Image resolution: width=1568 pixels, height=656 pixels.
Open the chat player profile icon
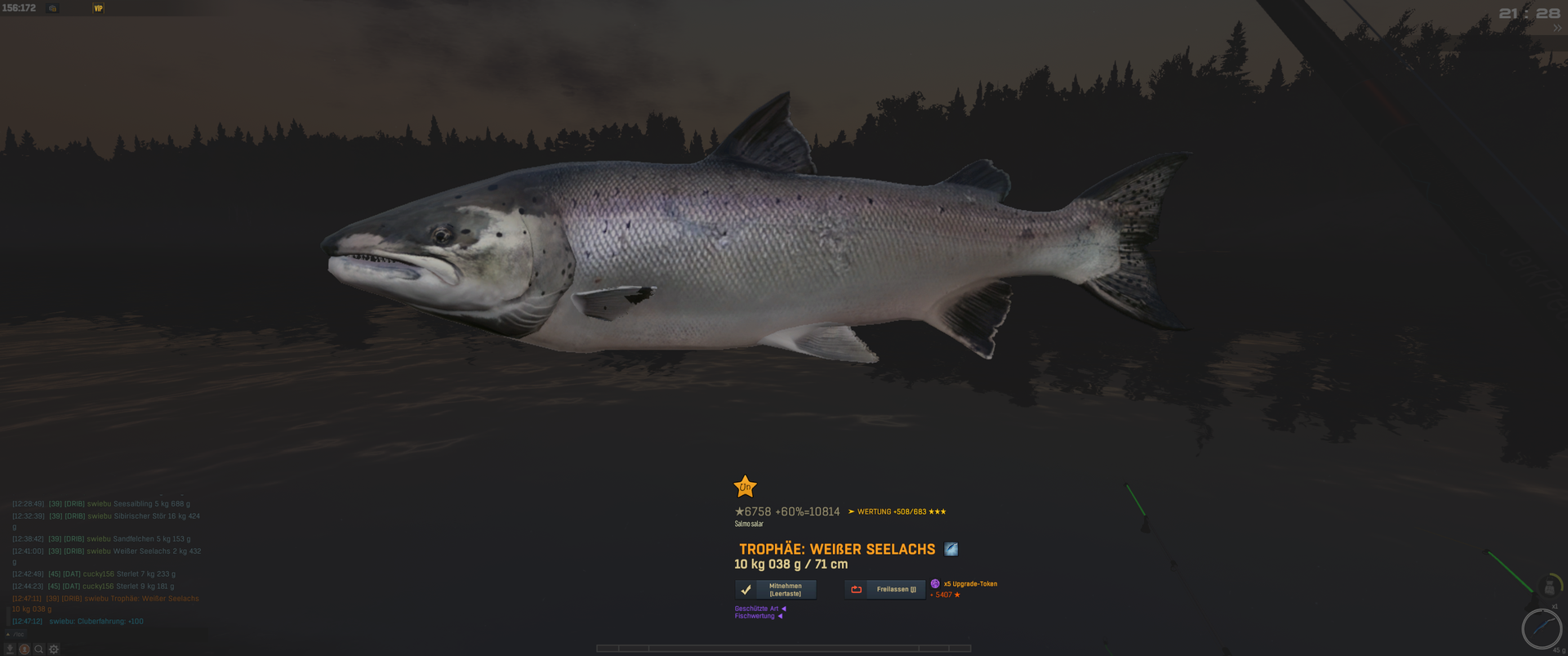pos(24,649)
